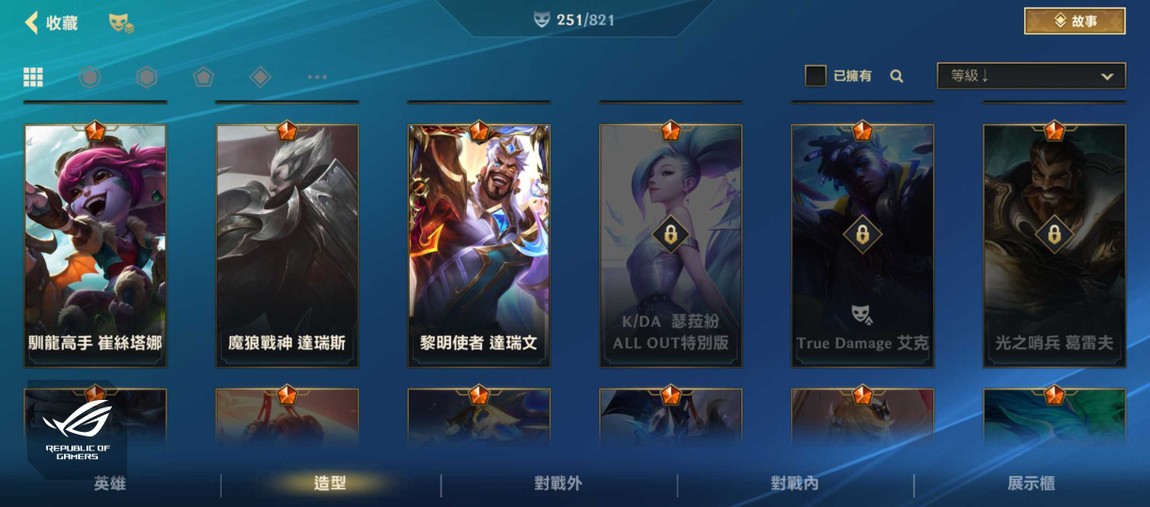Open the 展示櫃 showcase tab
This screenshot has width=1150, height=507.
tap(1031, 484)
